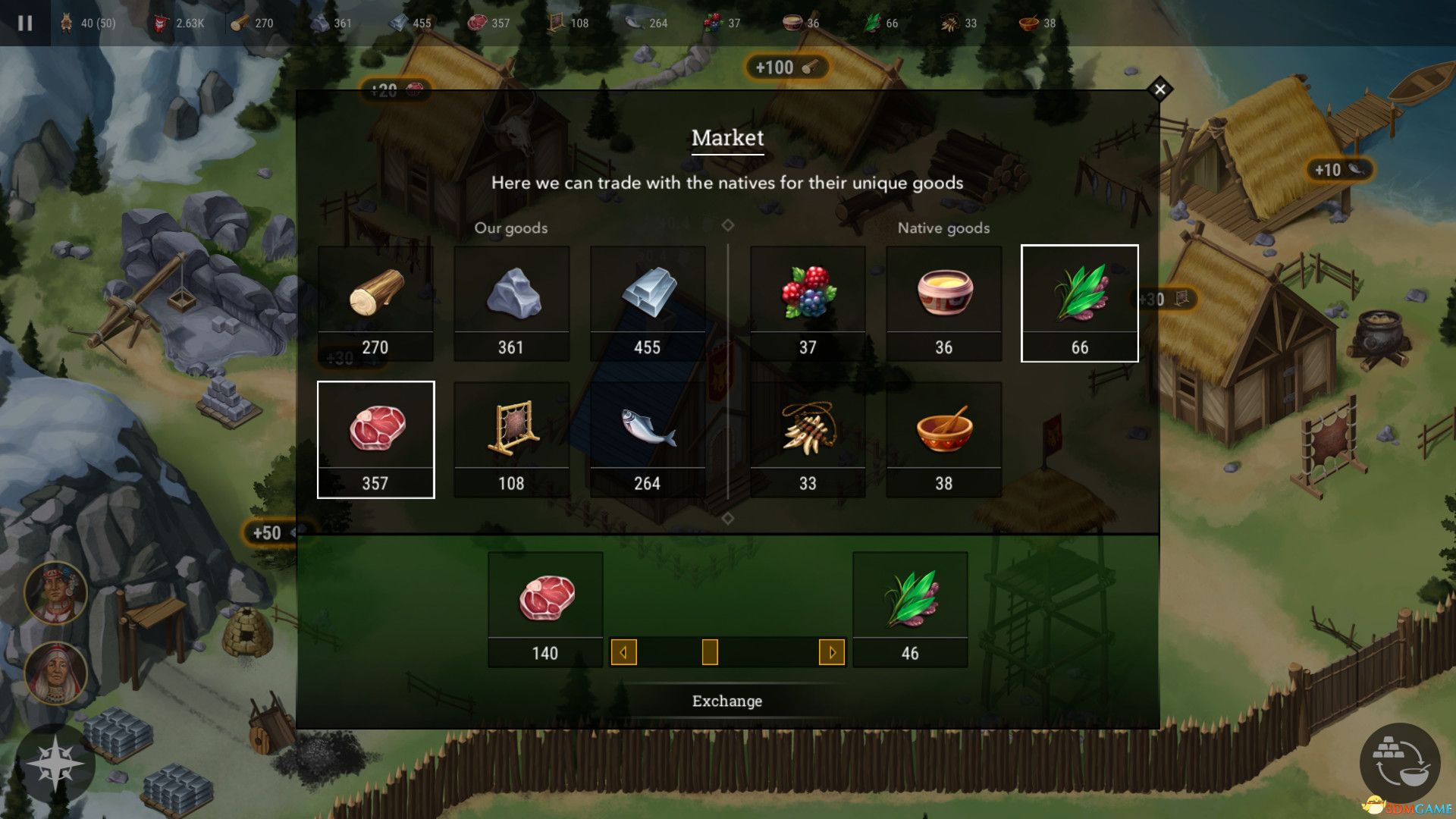Select the raw meat goods slot
Screen dimensions: 1456x819
click(x=375, y=440)
